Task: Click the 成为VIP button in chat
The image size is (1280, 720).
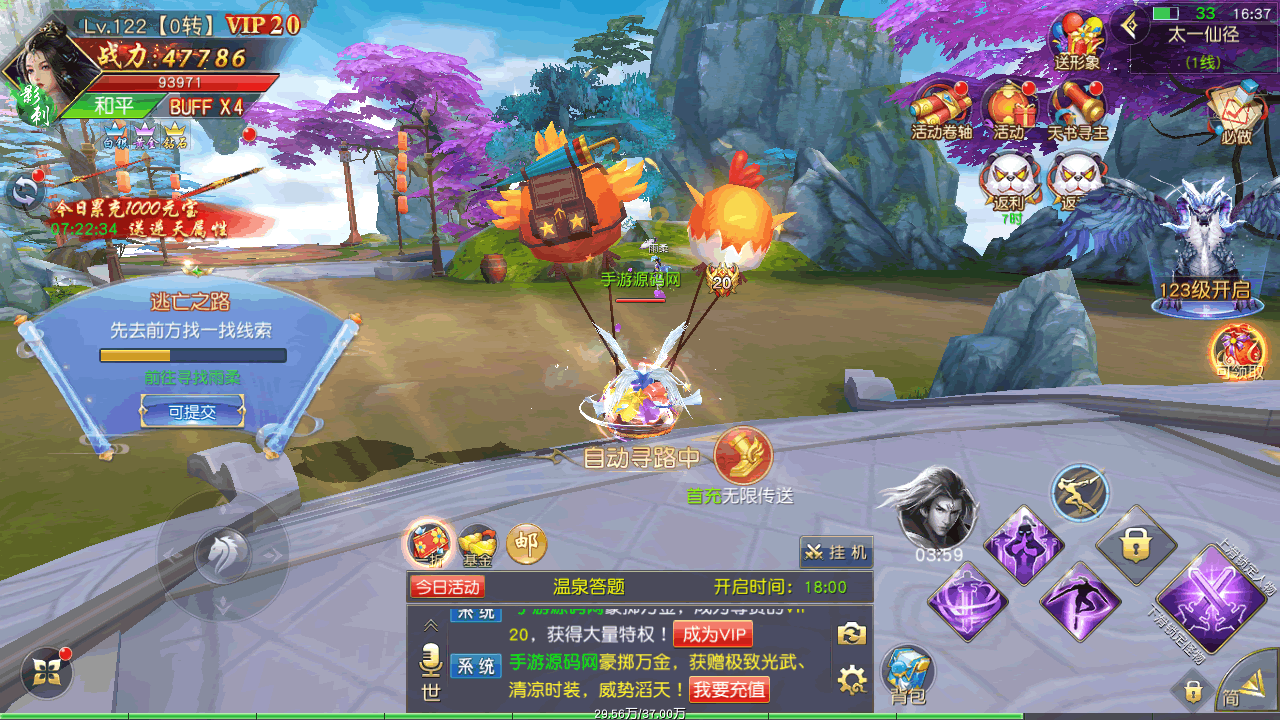Action: (x=712, y=635)
